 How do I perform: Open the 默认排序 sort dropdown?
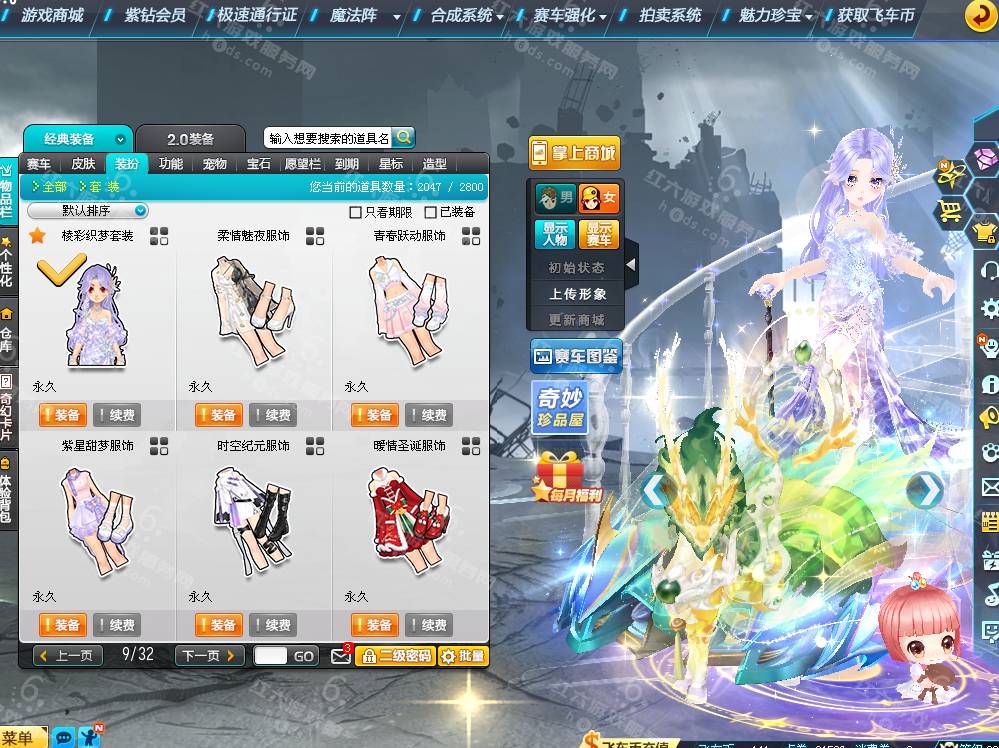[88, 211]
